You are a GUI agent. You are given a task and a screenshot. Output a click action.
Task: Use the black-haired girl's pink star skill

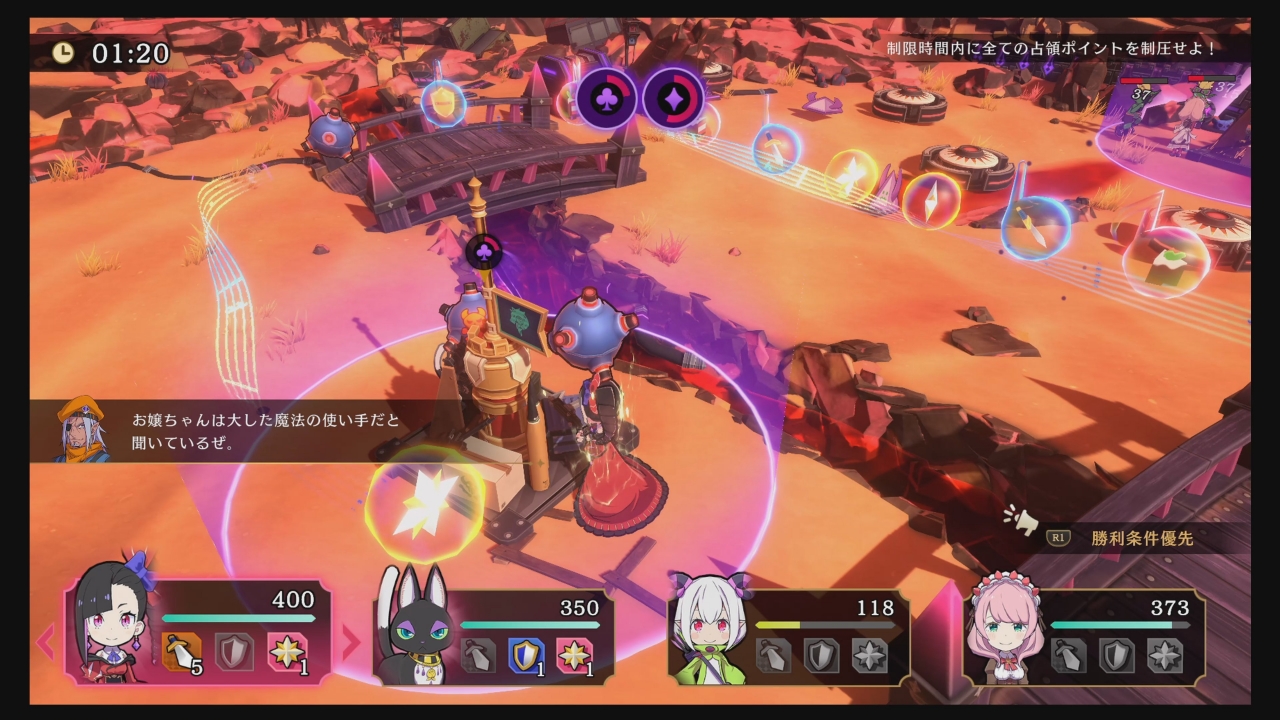coord(286,653)
